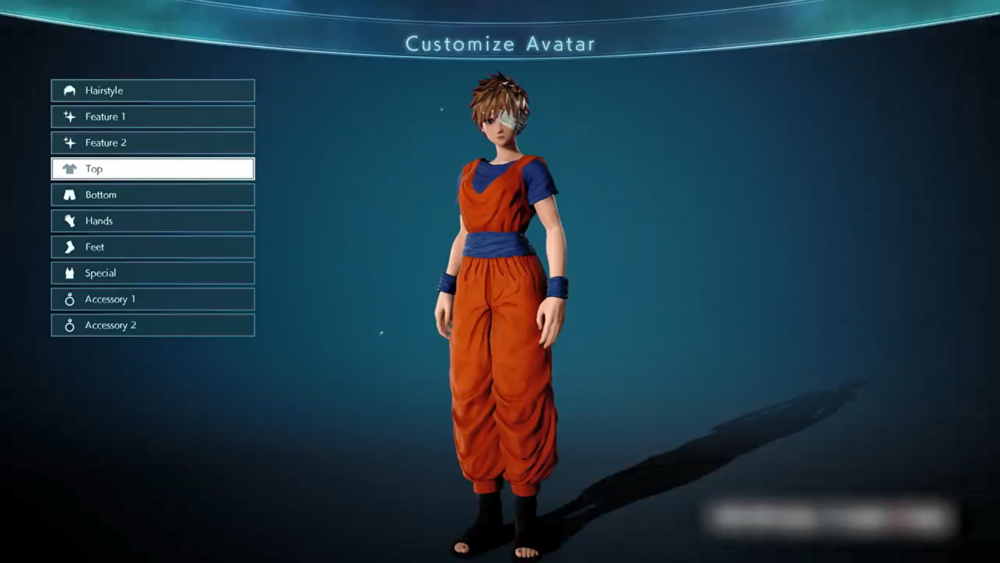The image size is (1000, 563).
Task: Select the Hands customization entry
Action: [153, 221]
